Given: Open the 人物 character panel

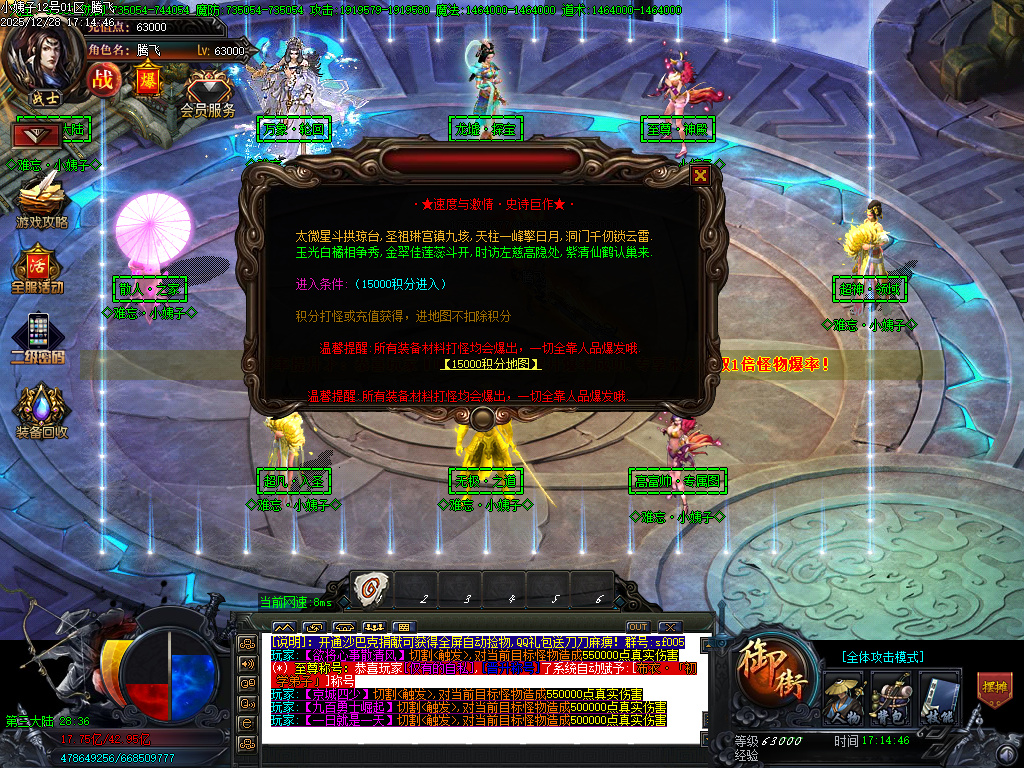Looking at the screenshot, I should click(x=843, y=698).
